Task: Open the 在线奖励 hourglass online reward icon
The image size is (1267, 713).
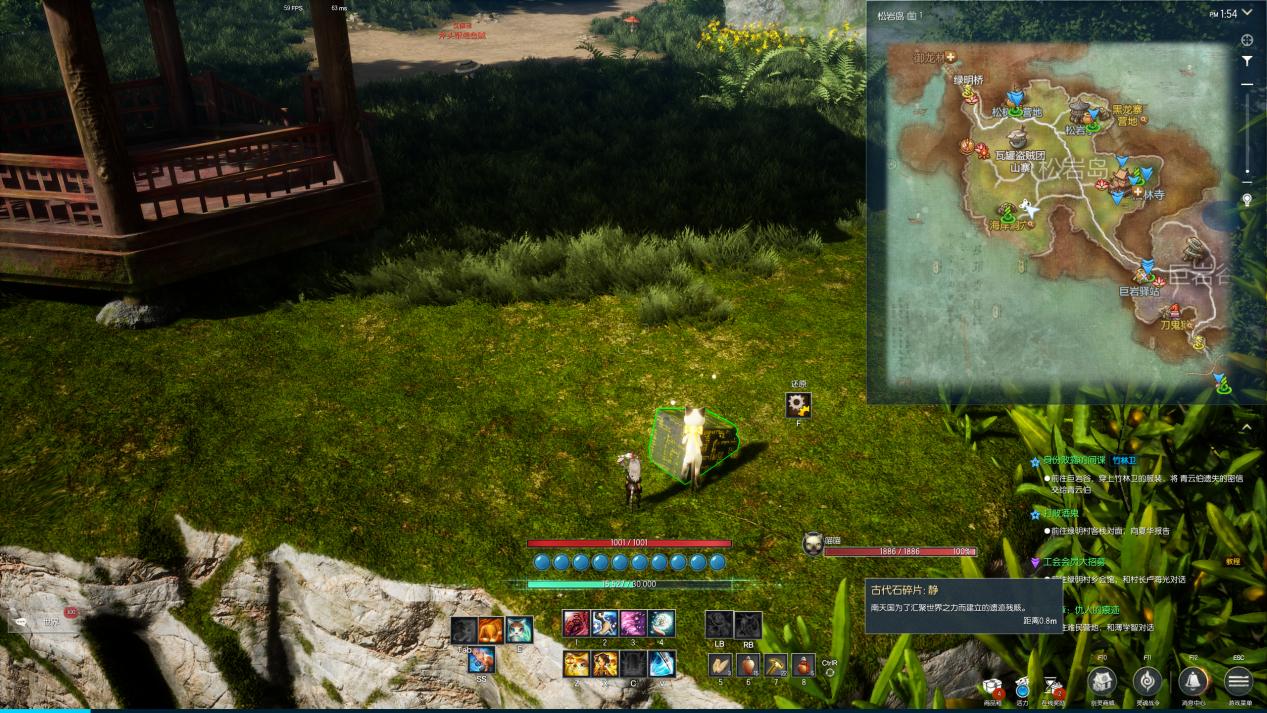Action: [1053, 686]
